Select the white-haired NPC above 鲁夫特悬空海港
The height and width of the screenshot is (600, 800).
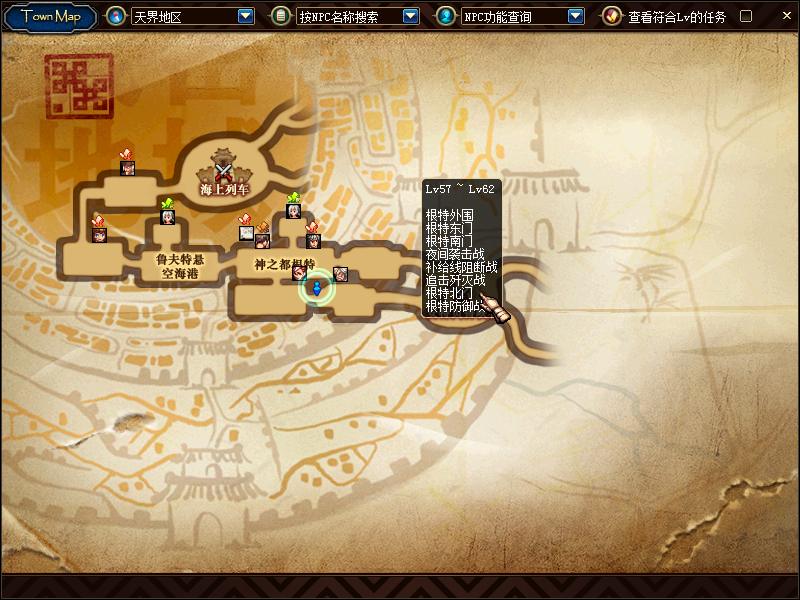(167, 216)
